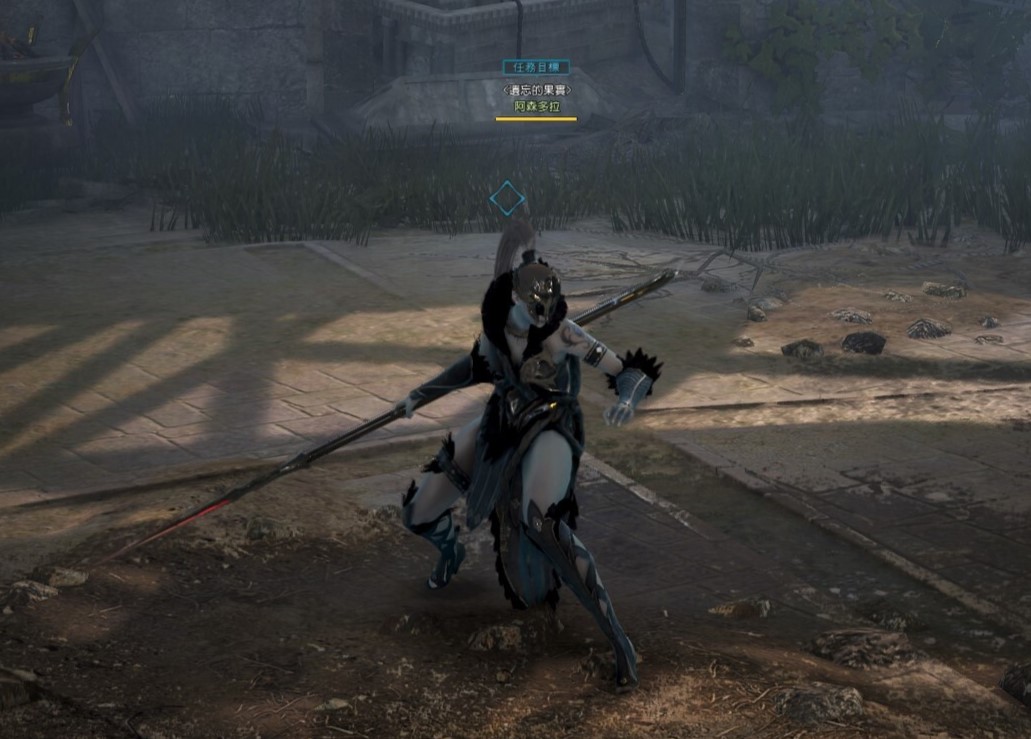Click the 任務目標 quest target tag
Image resolution: width=1031 pixels, height=739 pixels.
[x=536, y=67]
